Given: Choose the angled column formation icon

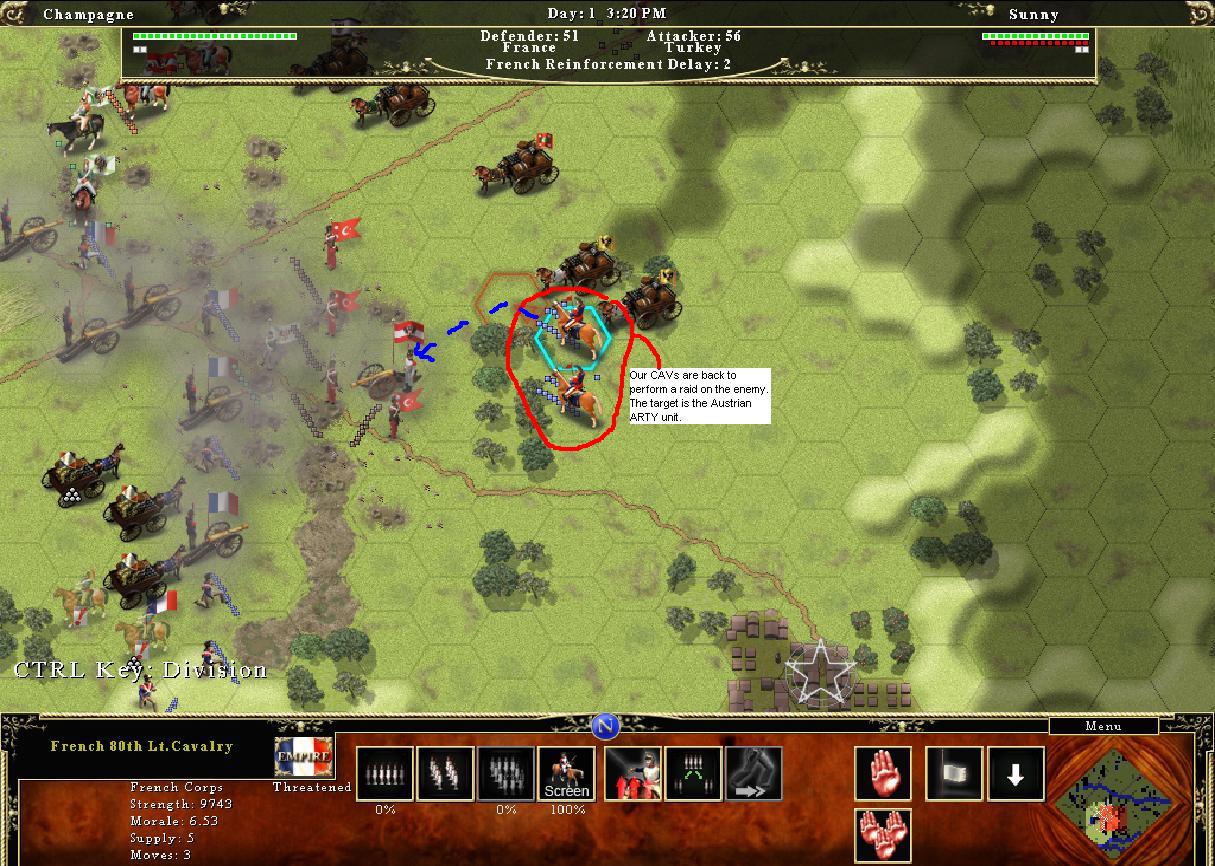Looking at the screenshot, I should point(445,774).
